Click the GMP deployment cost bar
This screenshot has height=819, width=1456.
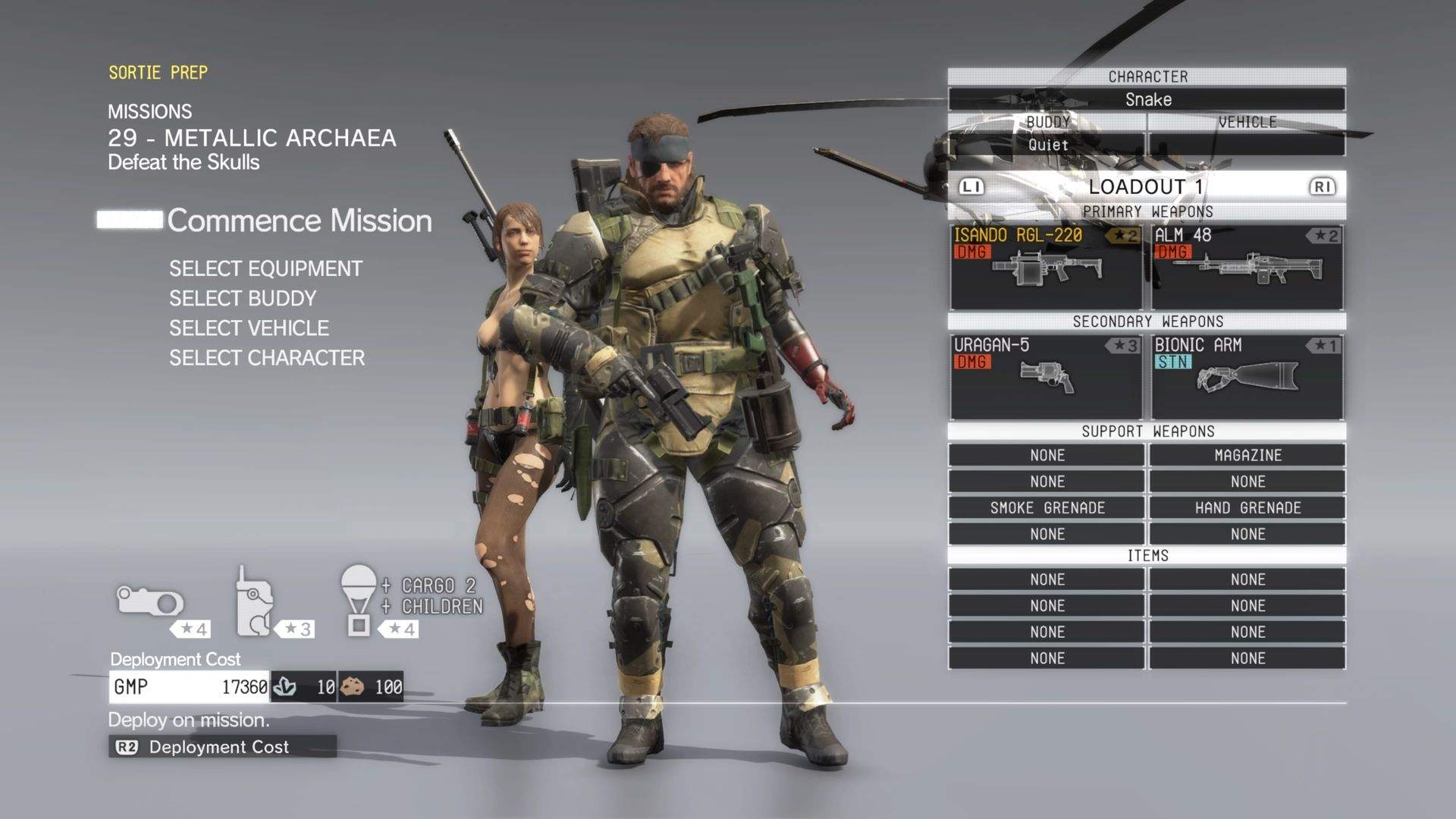[190, 687]
